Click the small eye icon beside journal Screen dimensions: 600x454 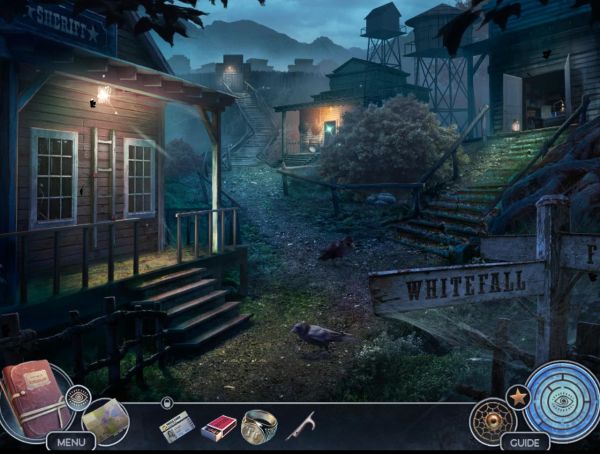pos(78,397)
